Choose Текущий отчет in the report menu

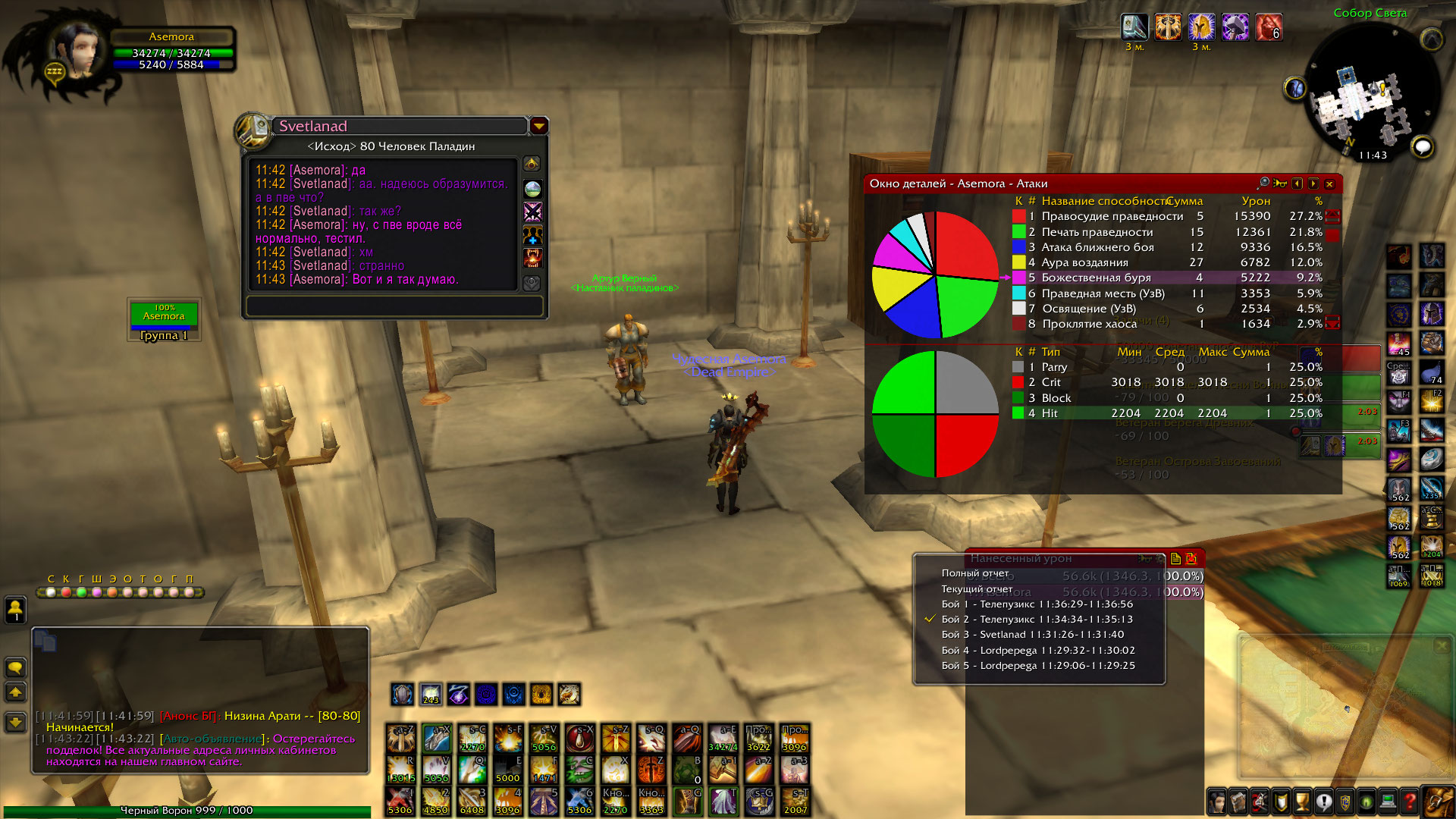[x=977, y=588]
